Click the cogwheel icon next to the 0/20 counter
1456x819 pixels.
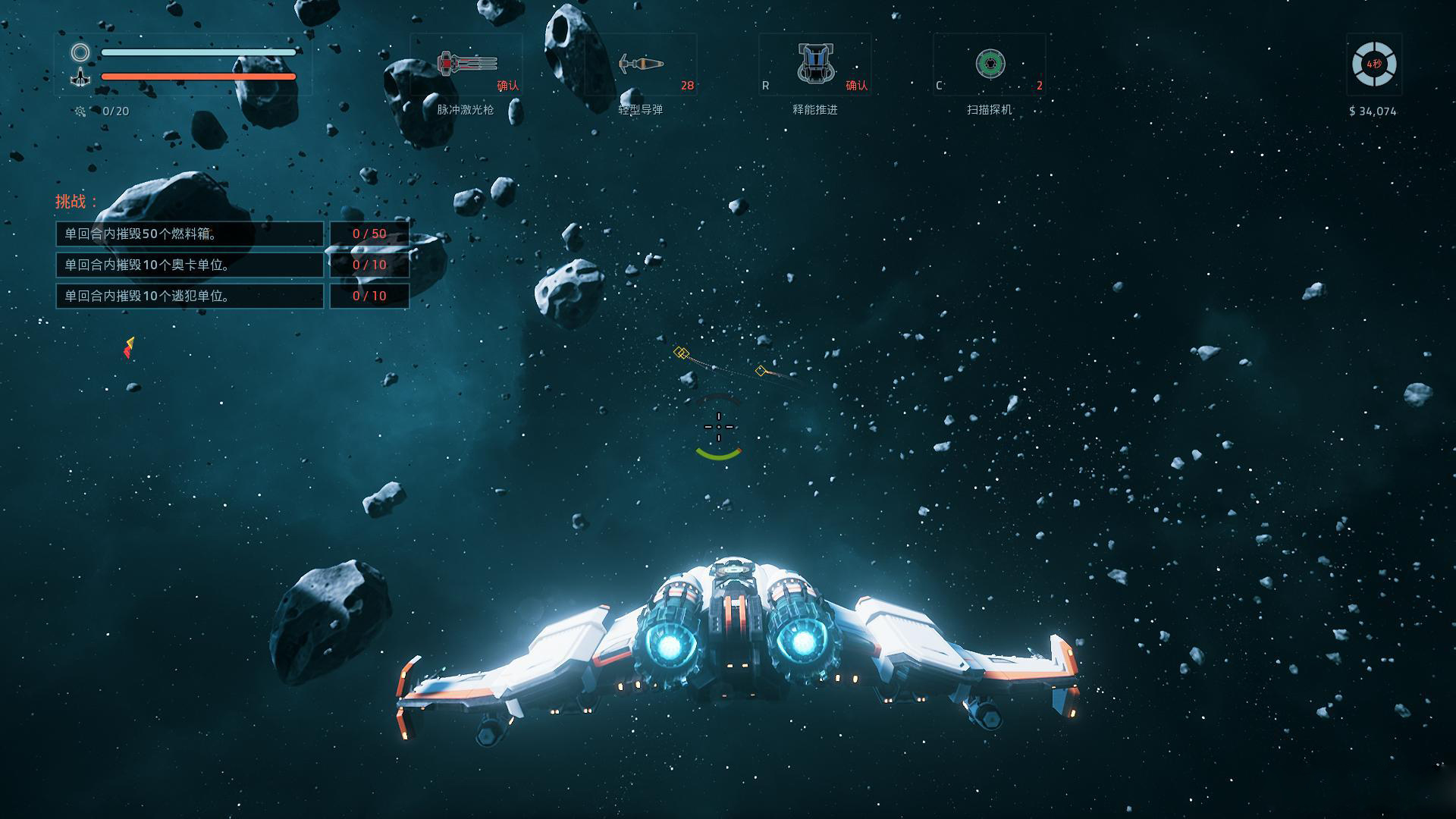tap(78, 111)
